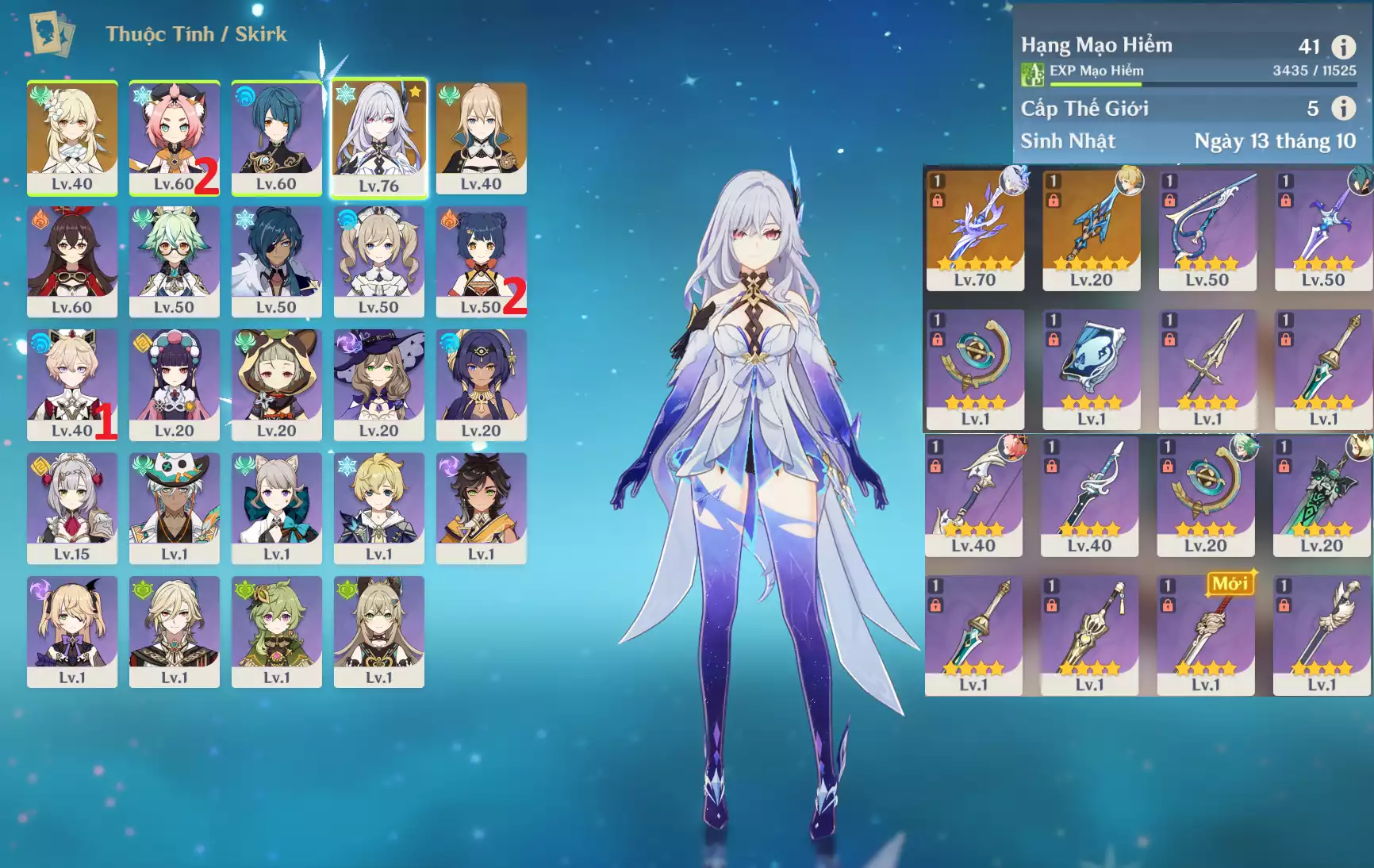Select Kaeya's Lv.50 portrait

276,260
